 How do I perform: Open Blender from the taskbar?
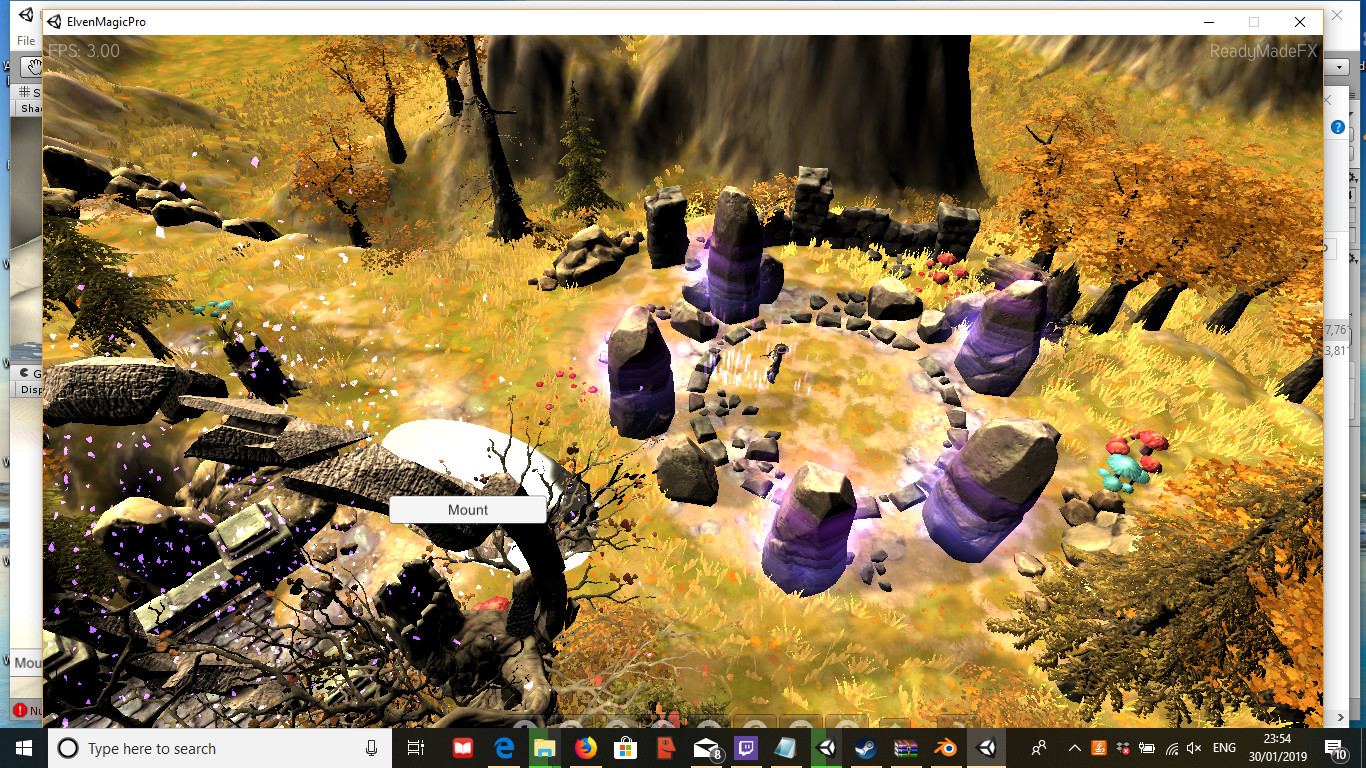[x=947, y=748]
